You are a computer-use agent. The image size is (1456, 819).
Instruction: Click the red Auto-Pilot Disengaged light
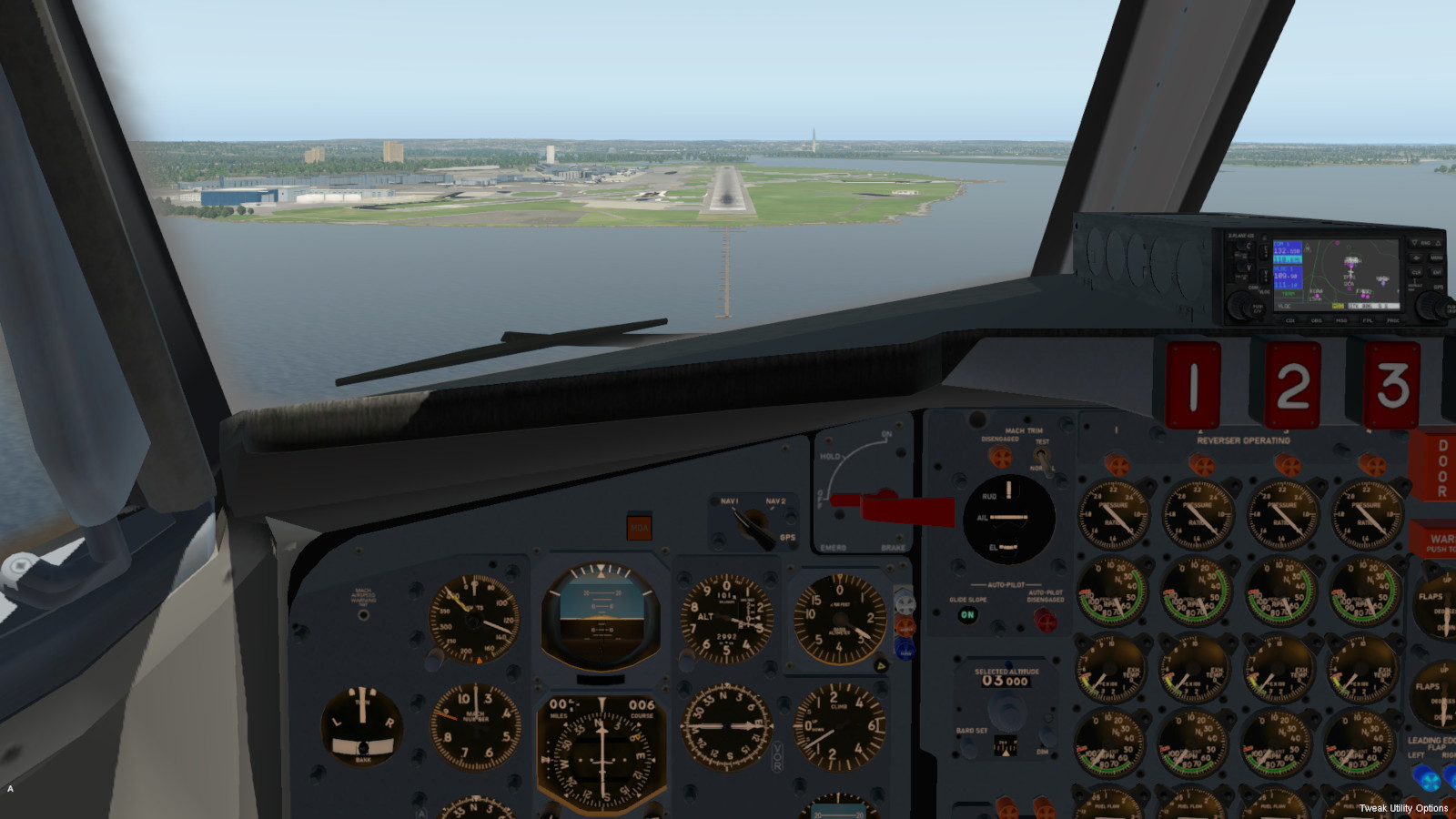click(x=1045, y=621)
